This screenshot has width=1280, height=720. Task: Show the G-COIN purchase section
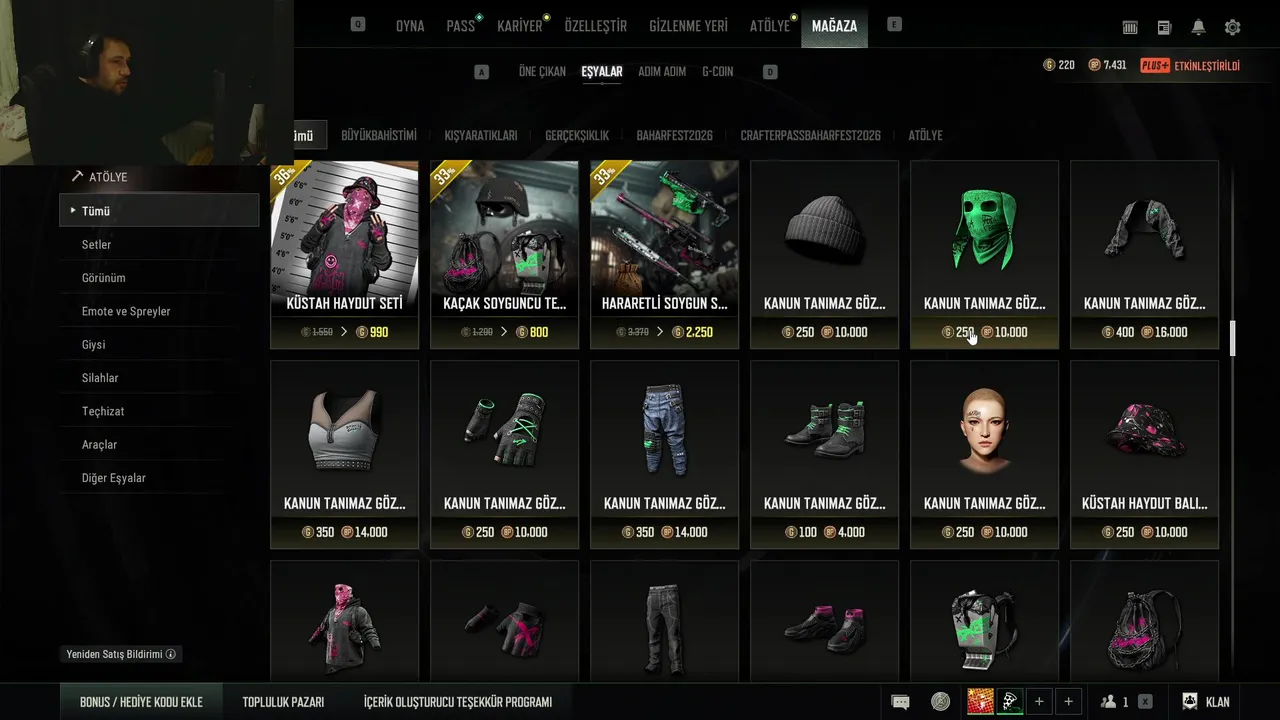click(x=717, y=72)
